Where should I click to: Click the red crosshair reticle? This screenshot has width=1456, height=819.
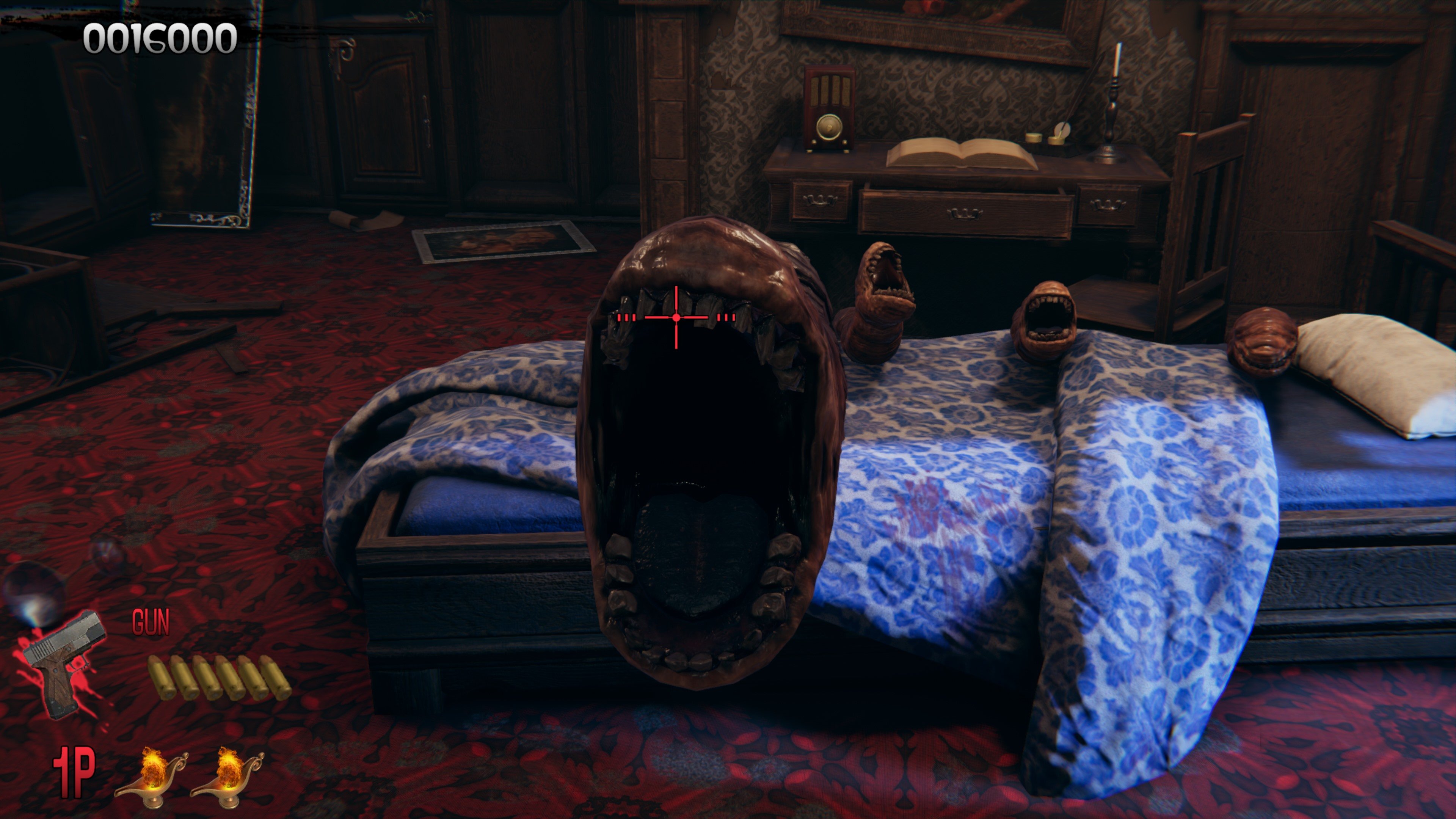[676, 317]
